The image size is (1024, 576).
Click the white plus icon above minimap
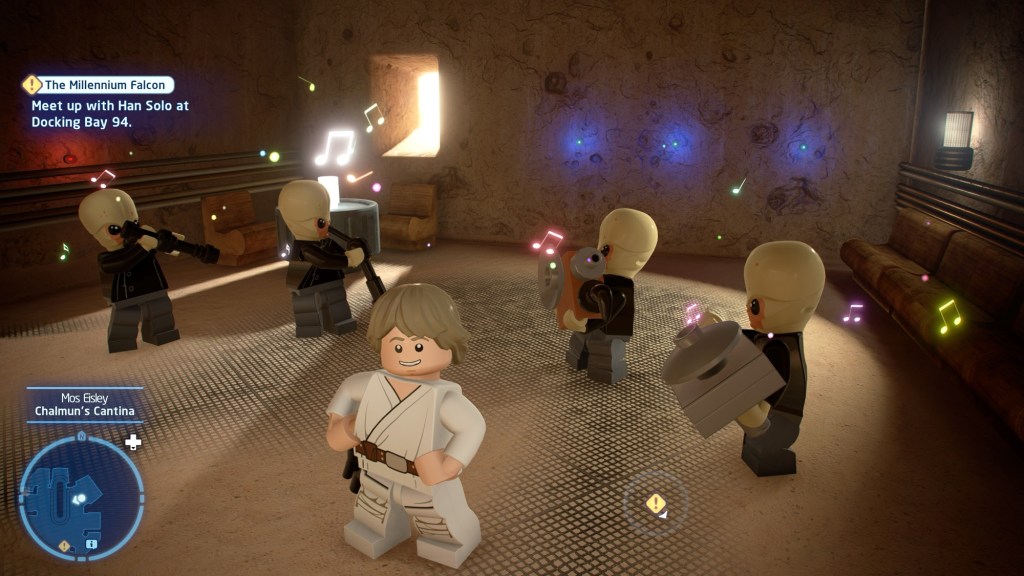133,441
